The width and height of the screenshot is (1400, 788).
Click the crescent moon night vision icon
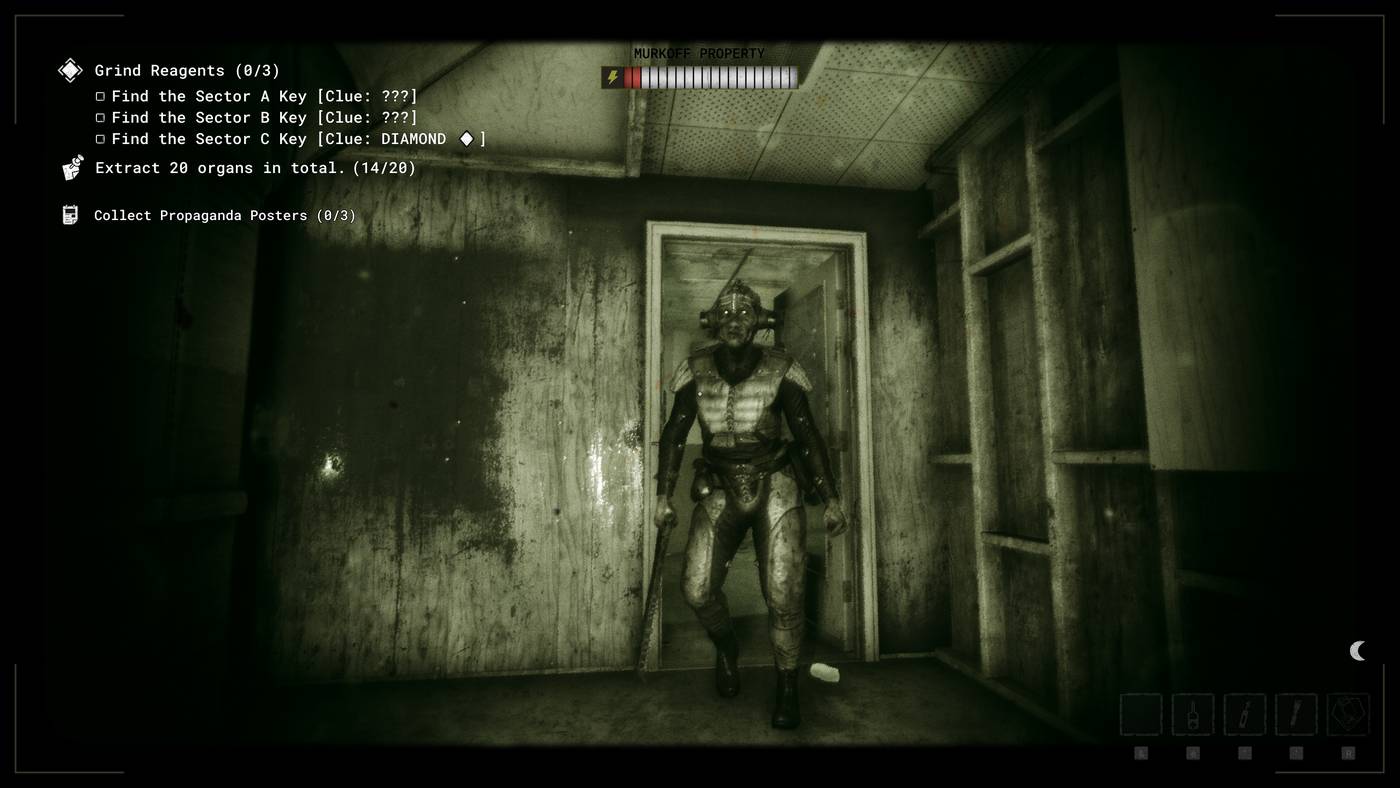pyautogui.click(x=1357, y=651)
